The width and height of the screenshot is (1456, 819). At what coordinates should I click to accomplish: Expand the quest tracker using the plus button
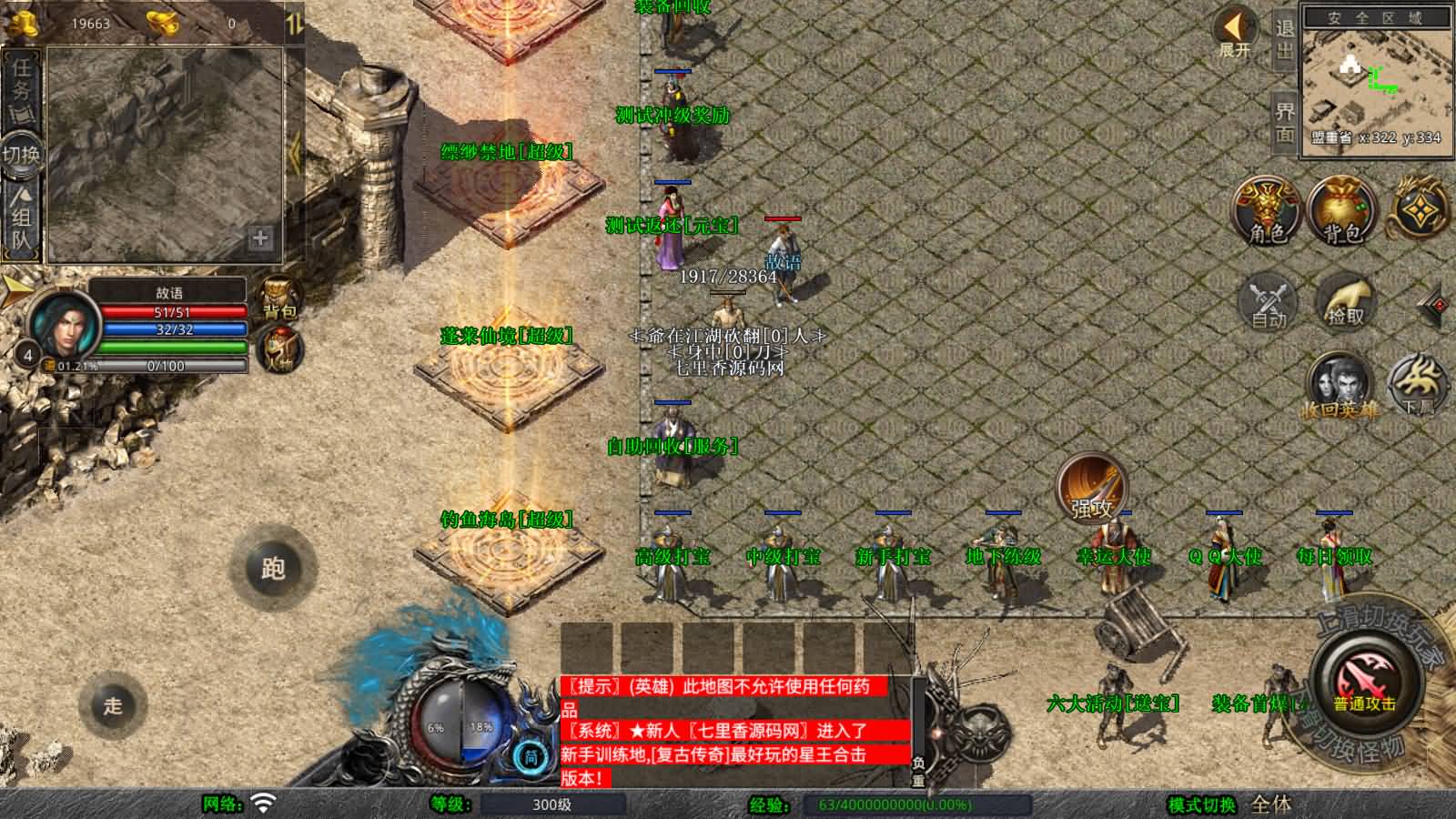pyautogui.click(x=261, y=238)
